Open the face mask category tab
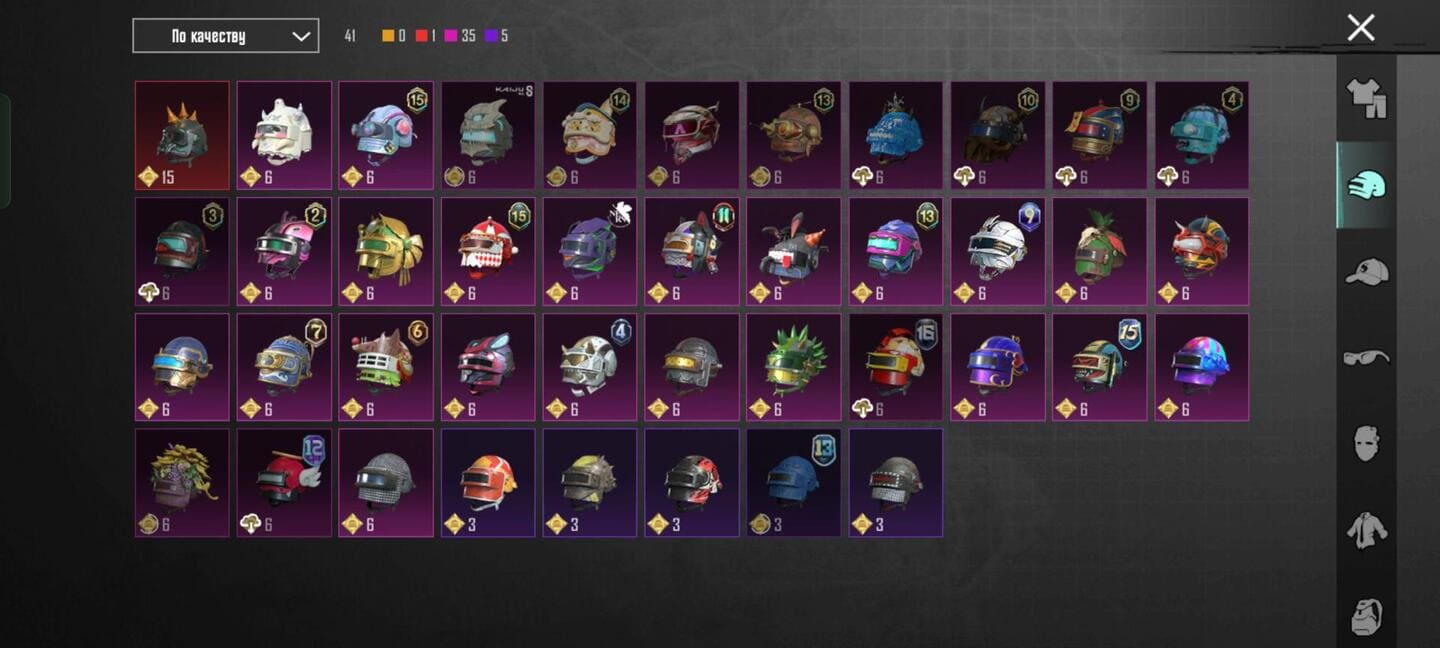The width and height of the screenshot is (1440, 648). pos(1366,442)
